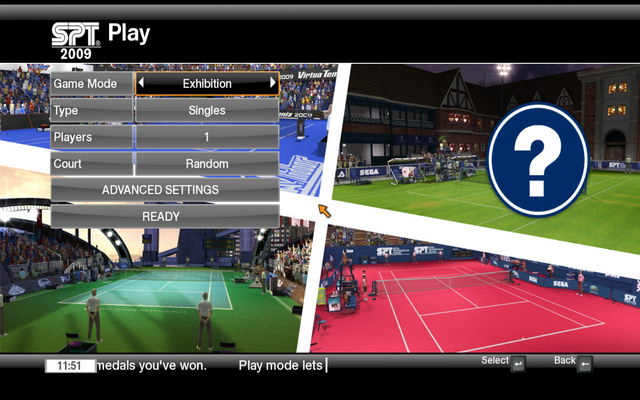Select the Game Mode Exhibition row
The image size is (640, 400).
click(207, 84)
